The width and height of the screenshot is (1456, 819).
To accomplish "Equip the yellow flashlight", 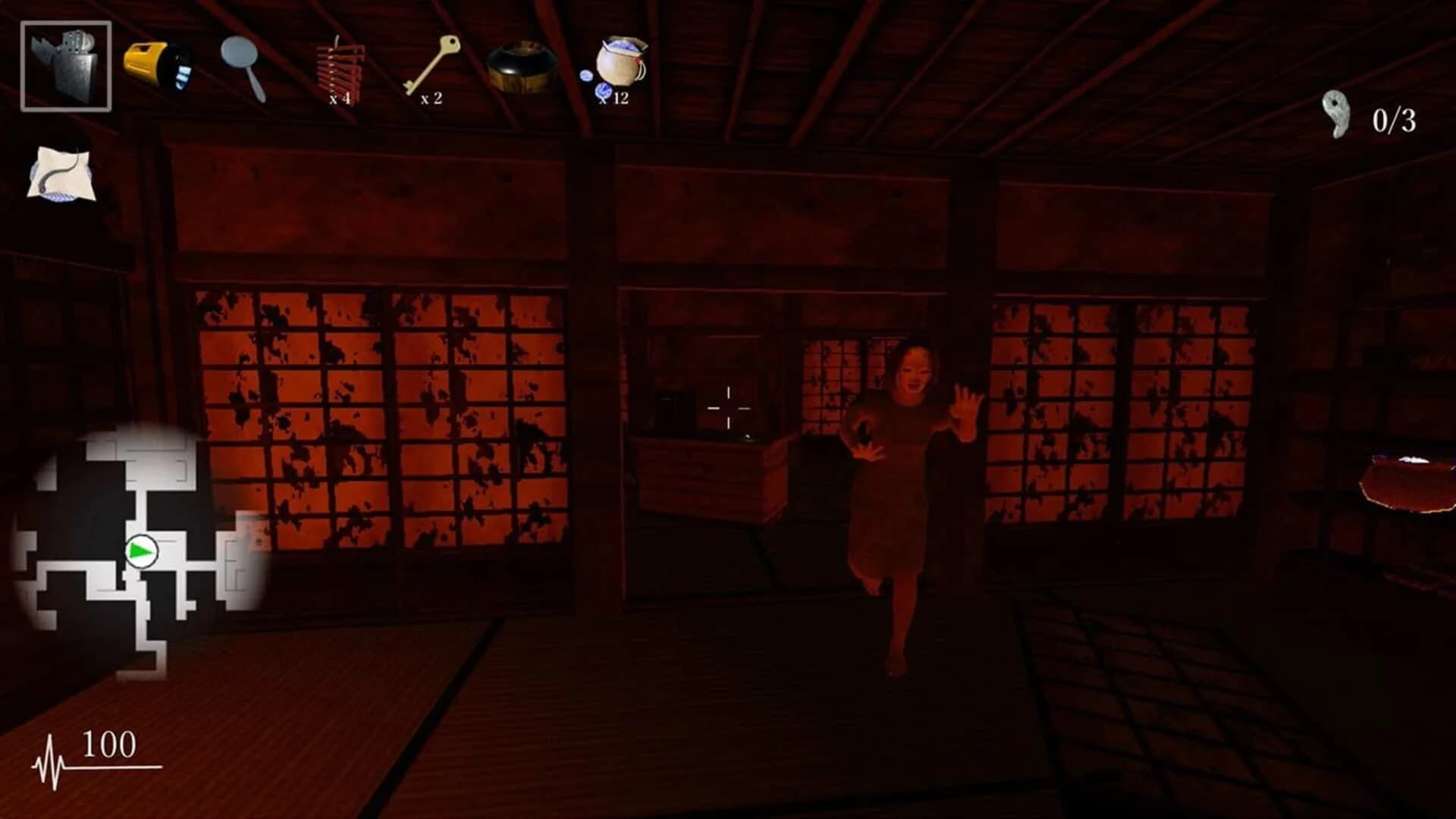I will (x=159, y=64).
